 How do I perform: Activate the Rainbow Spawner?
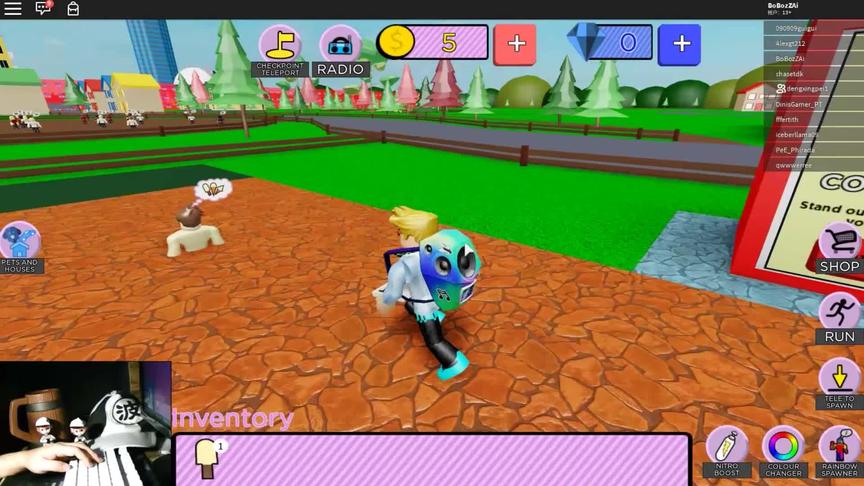[x=839, y=451]
